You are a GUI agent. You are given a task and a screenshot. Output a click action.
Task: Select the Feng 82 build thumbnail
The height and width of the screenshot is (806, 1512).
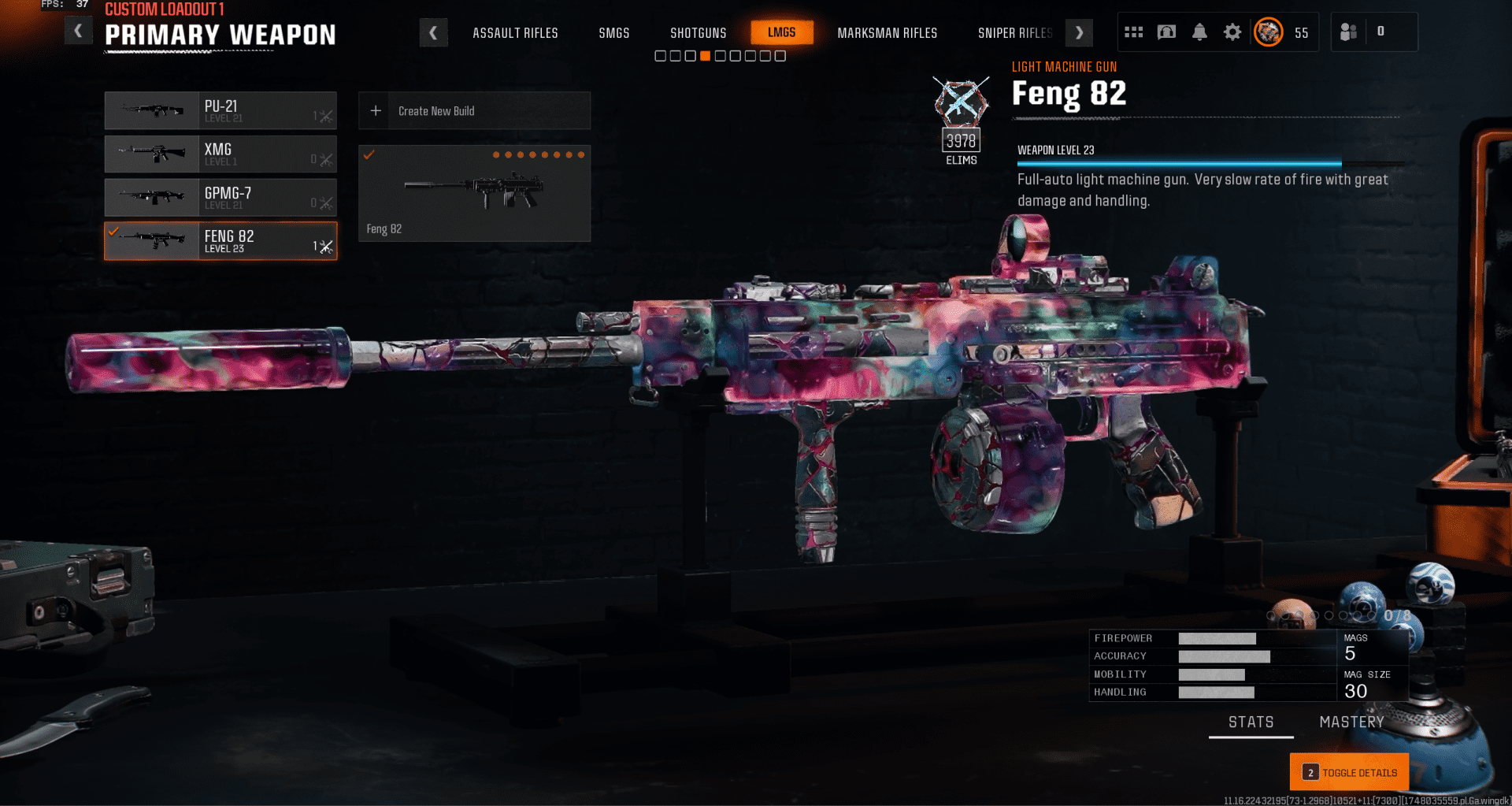click(474, 193)
